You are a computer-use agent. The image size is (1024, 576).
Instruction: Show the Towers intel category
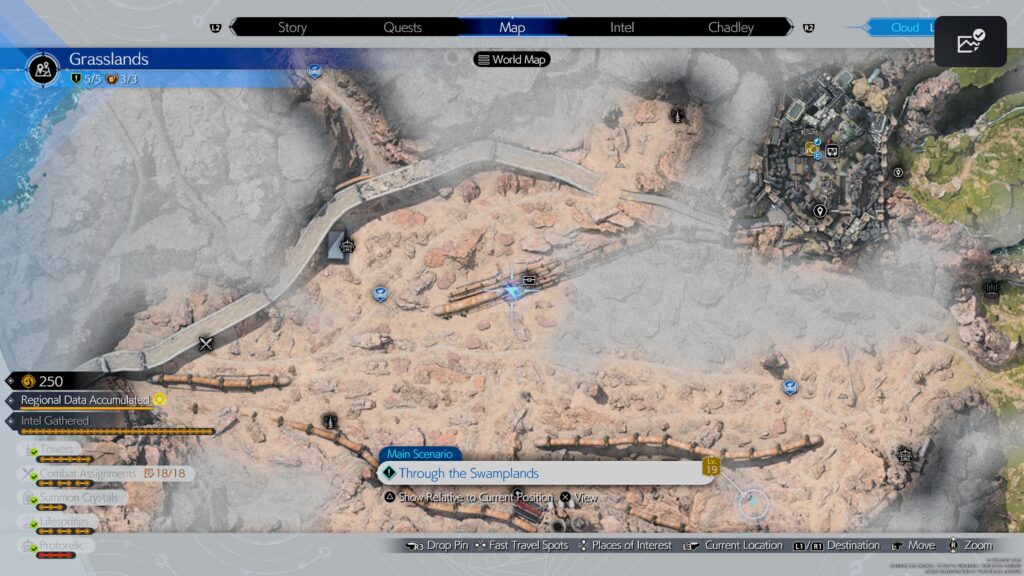[60, 450]
